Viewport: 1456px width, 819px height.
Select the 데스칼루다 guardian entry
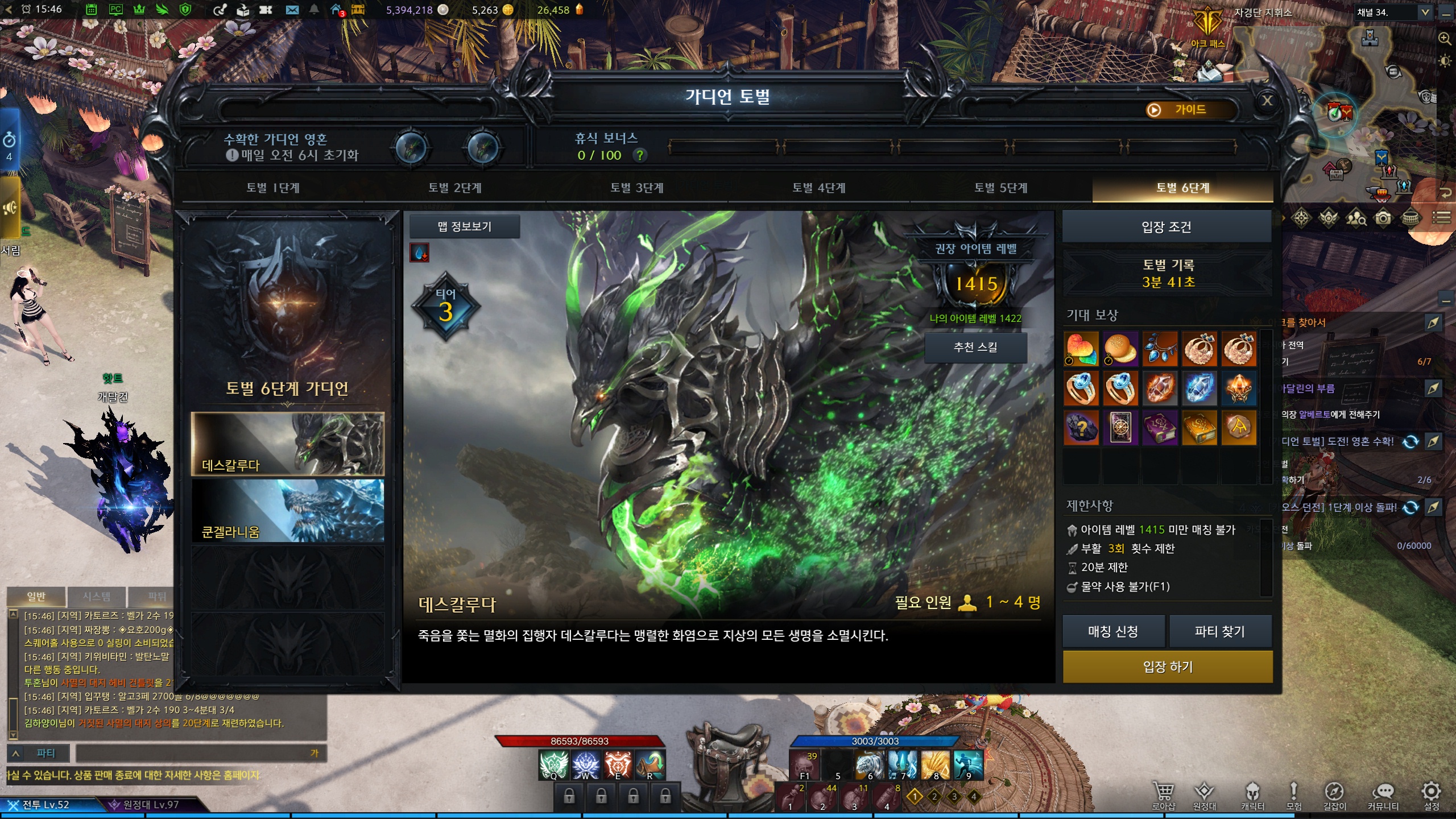click(x=288, y=444)
